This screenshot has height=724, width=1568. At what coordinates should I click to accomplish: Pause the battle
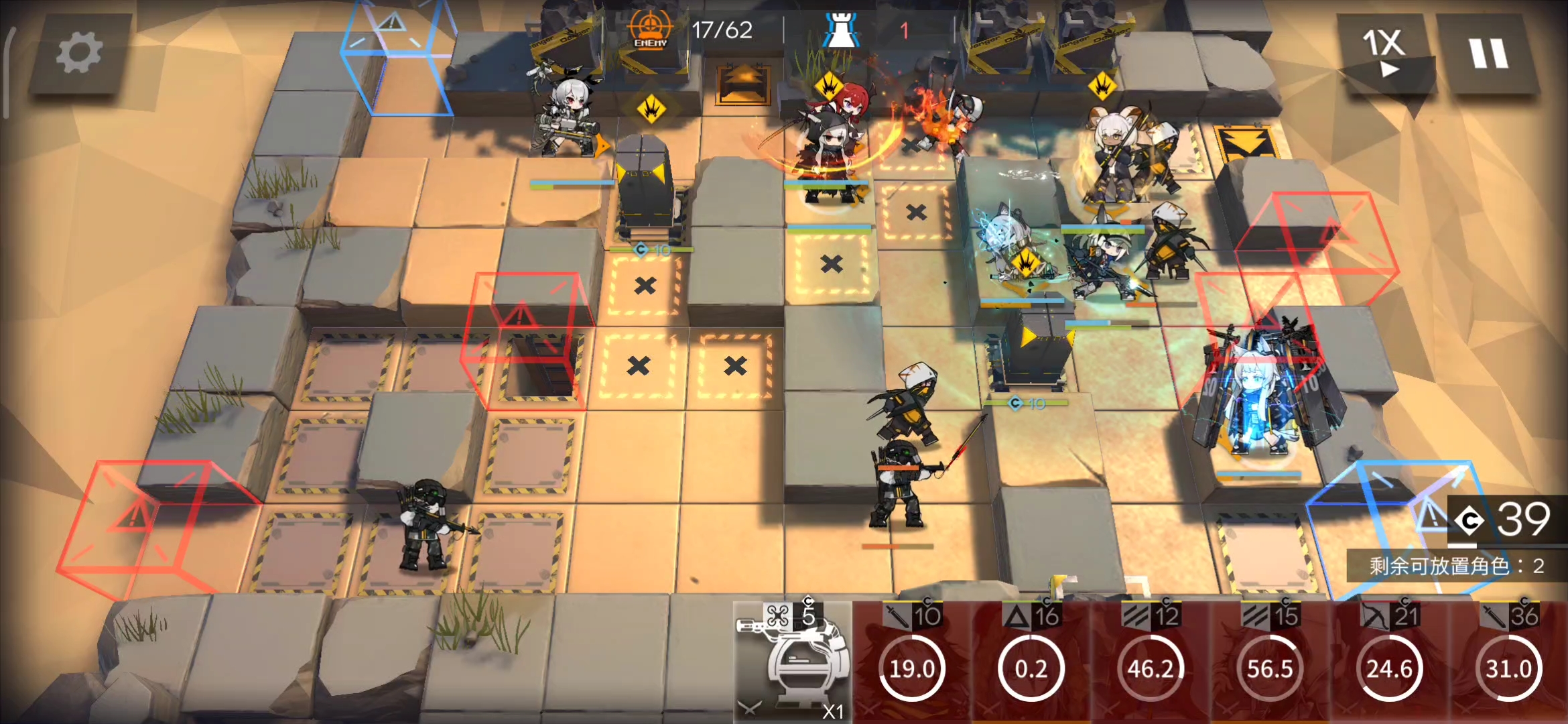pyautogui.click(x=1489, y=52)
